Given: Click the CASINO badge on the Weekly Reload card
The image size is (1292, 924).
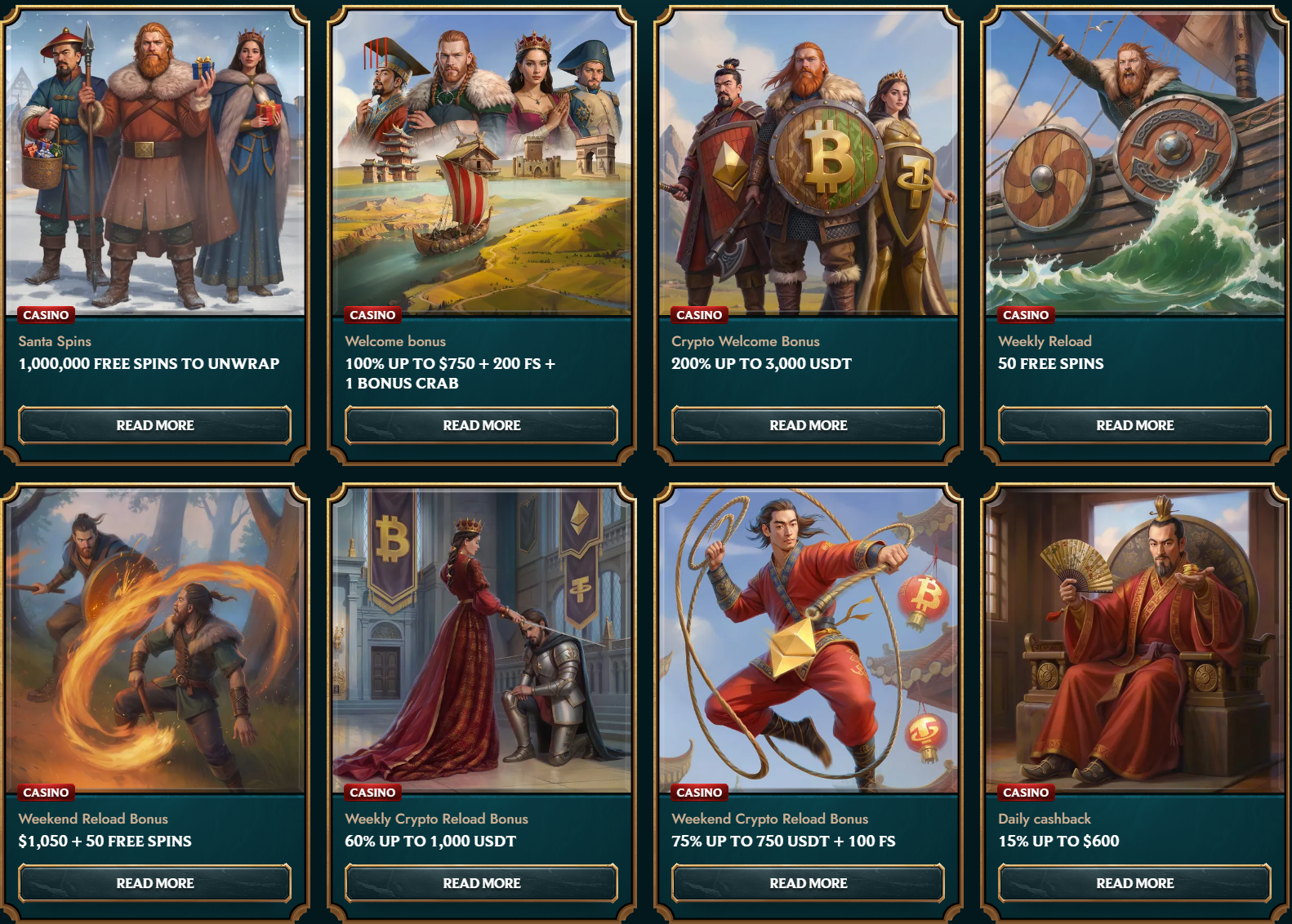Looking at the screenshot, I should click(x=1026, y=314).
